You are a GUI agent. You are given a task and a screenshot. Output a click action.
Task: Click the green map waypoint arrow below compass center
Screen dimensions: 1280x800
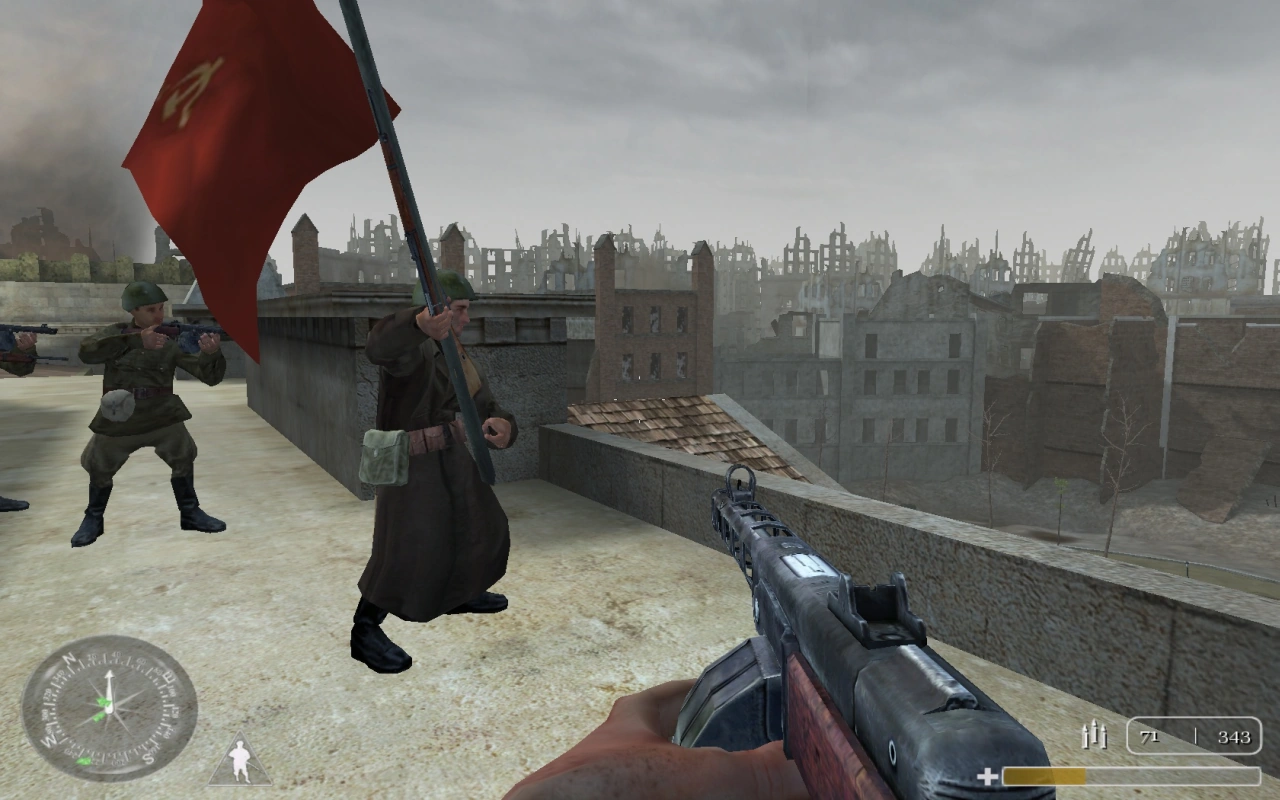[x=85, y=761]
